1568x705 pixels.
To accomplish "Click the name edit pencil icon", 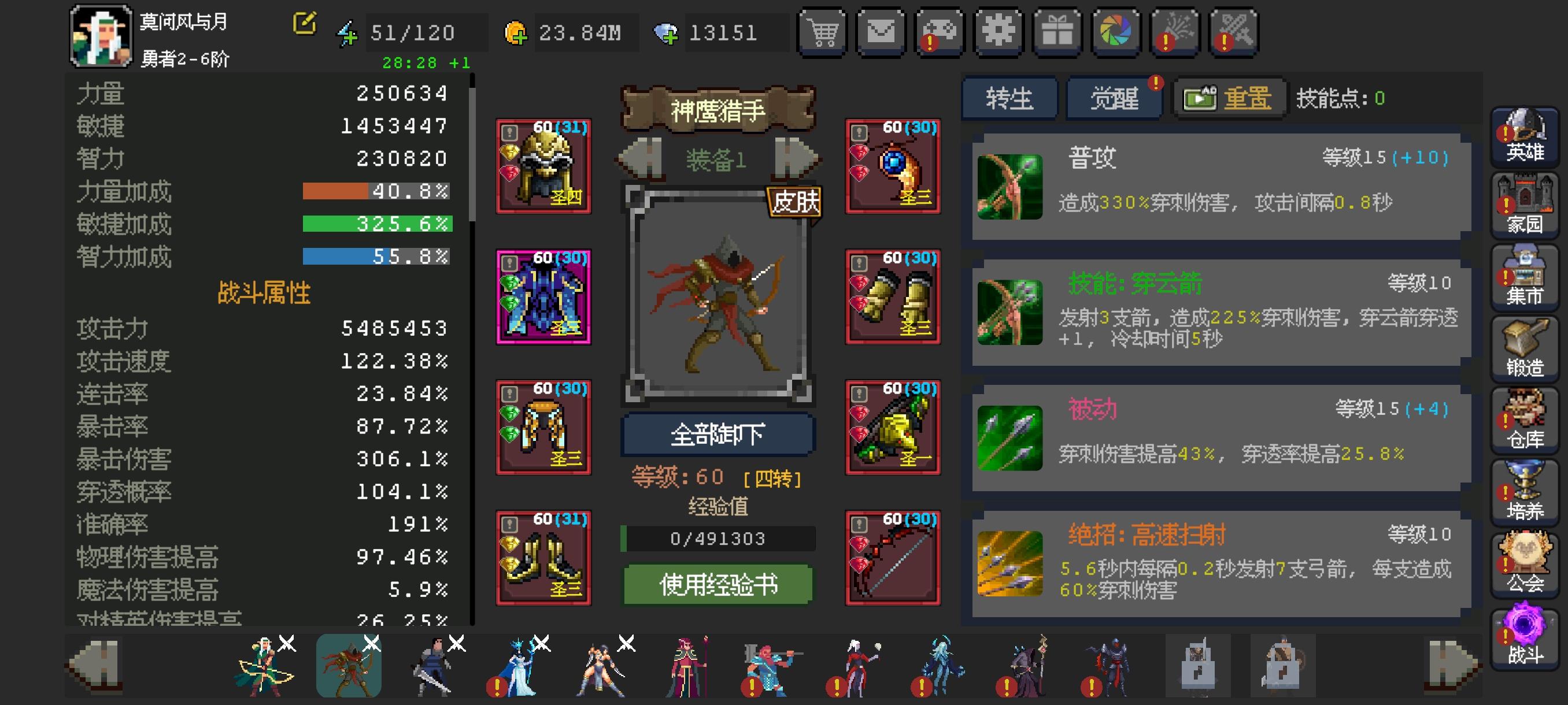I will [x=305, y=22].
